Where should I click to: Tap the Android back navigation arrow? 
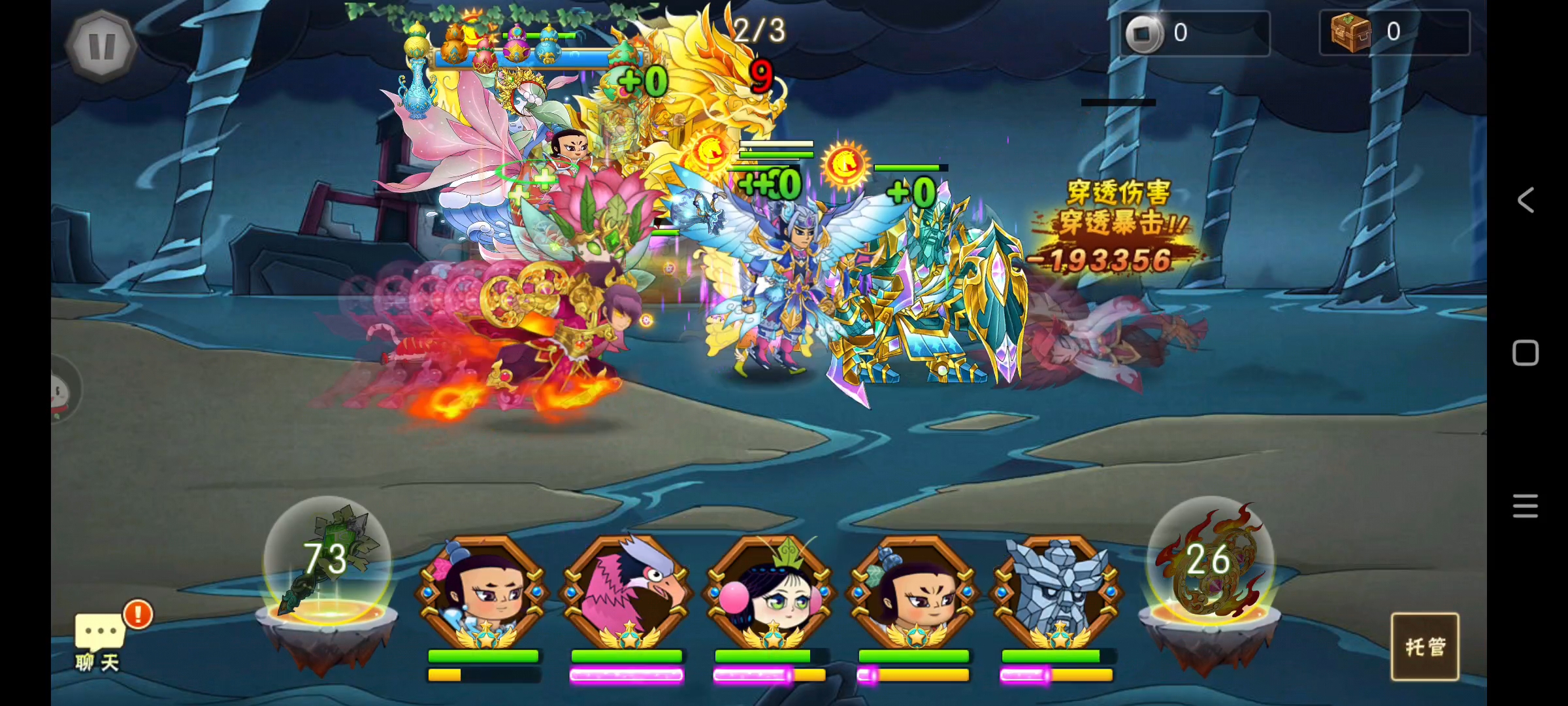point(1526,200)
